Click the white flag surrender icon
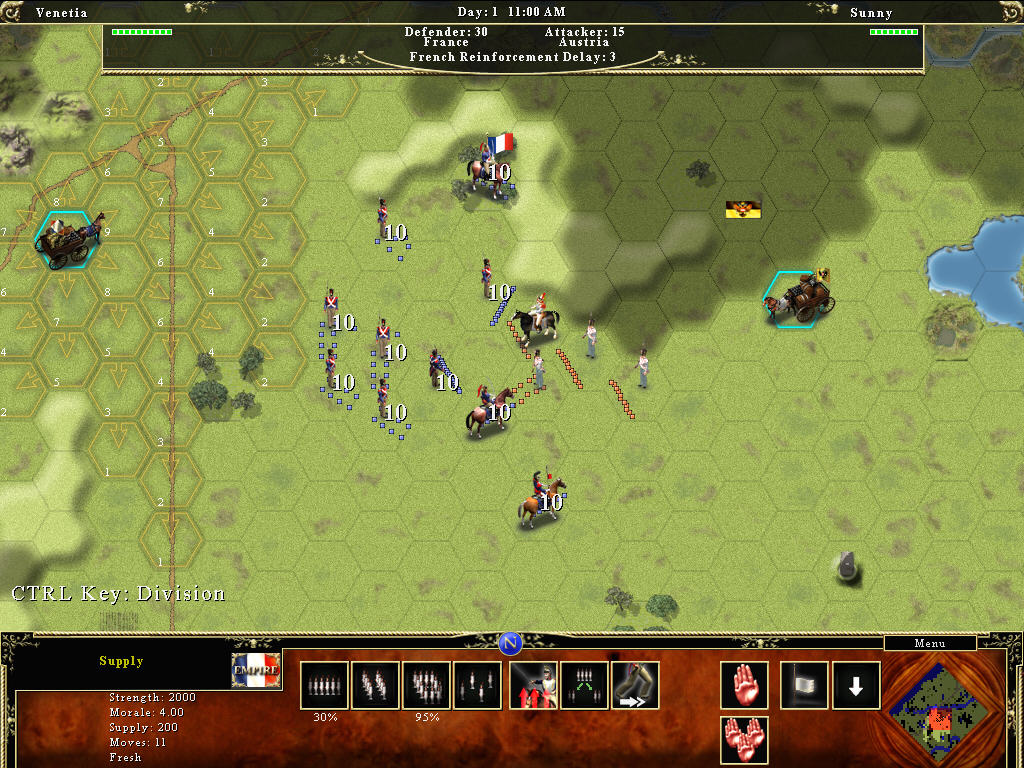Viewport: 1024px width, 768px height. (804, 685)
